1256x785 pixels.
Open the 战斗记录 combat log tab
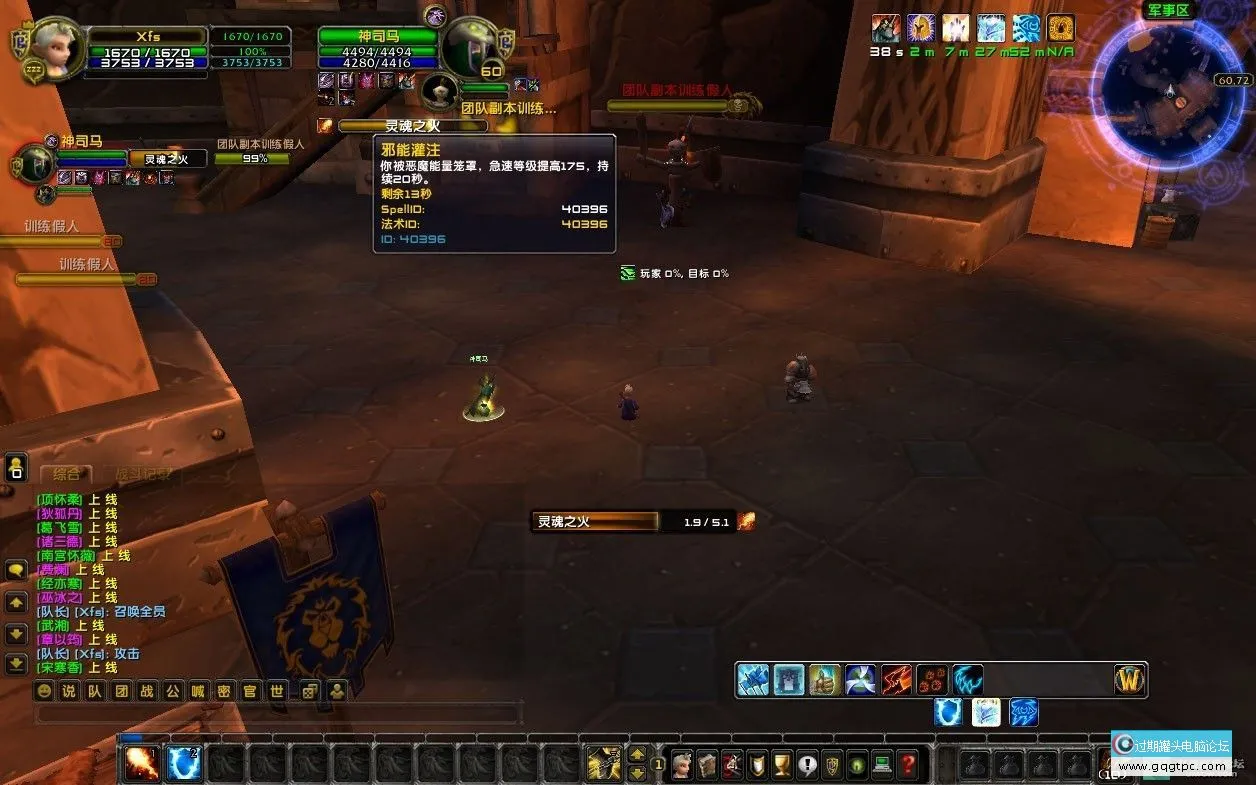tap(142, 474)
